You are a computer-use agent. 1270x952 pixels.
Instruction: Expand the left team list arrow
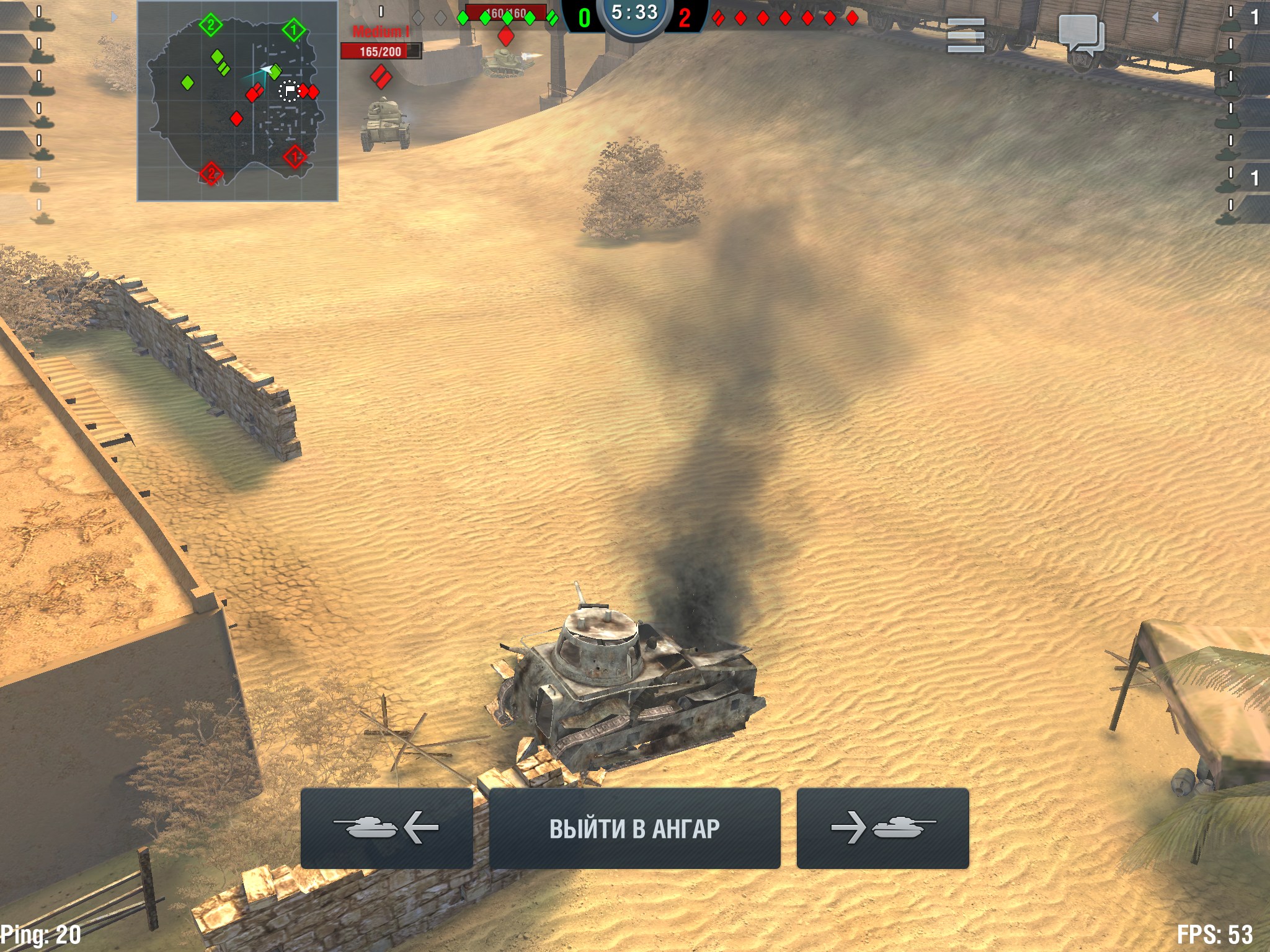tap(113, 17)
